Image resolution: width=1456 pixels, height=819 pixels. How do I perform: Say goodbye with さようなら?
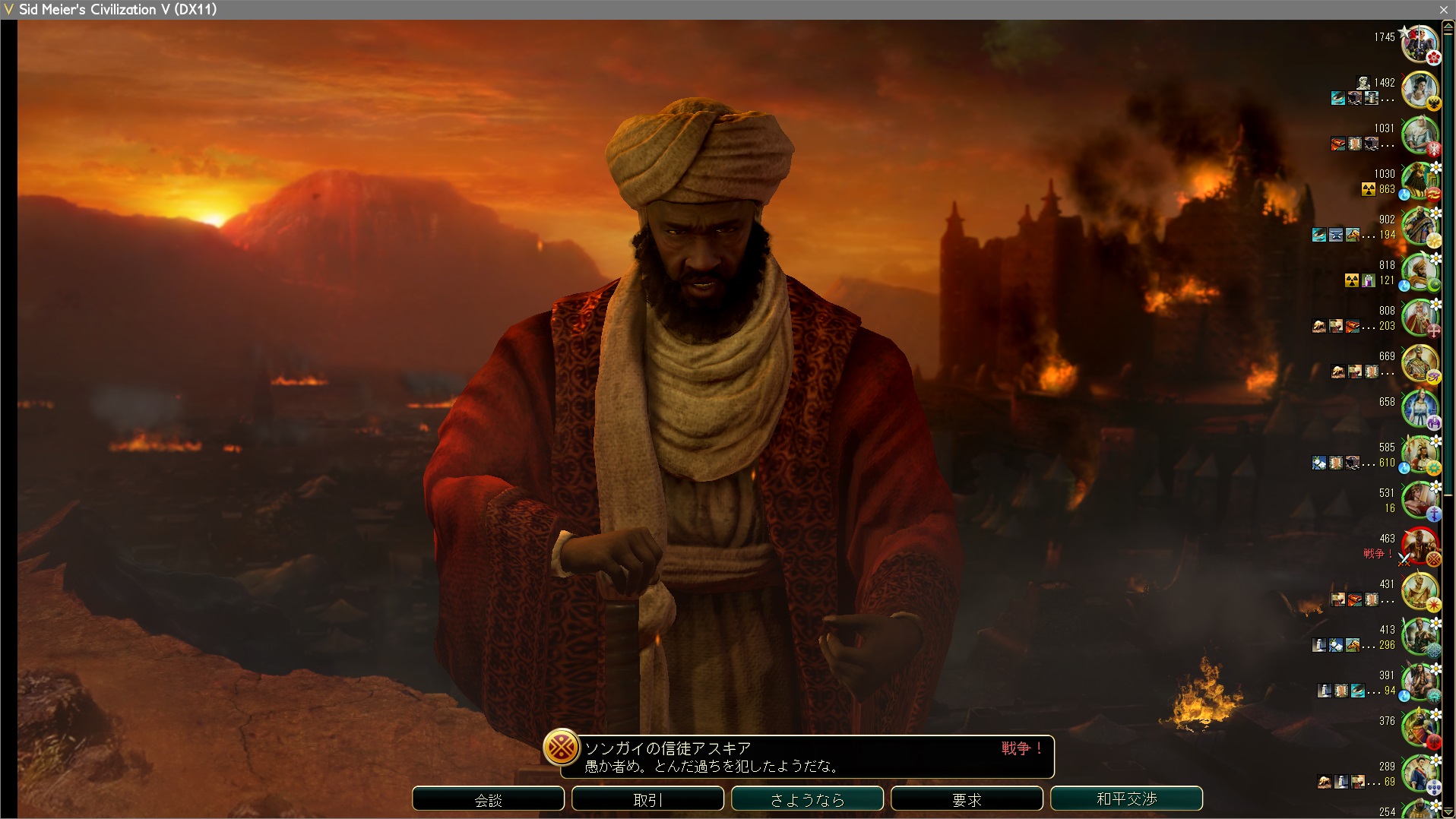click(807, 799)
